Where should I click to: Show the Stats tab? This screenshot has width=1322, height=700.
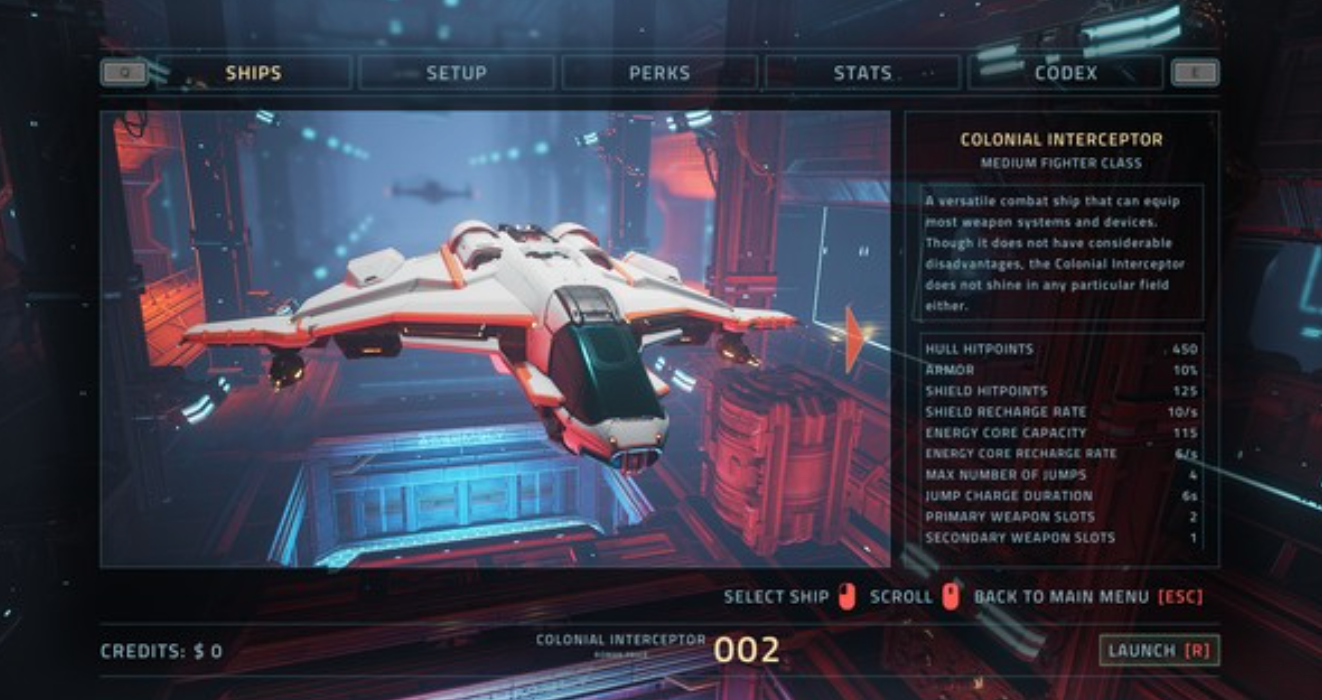(x=862, y=73)
